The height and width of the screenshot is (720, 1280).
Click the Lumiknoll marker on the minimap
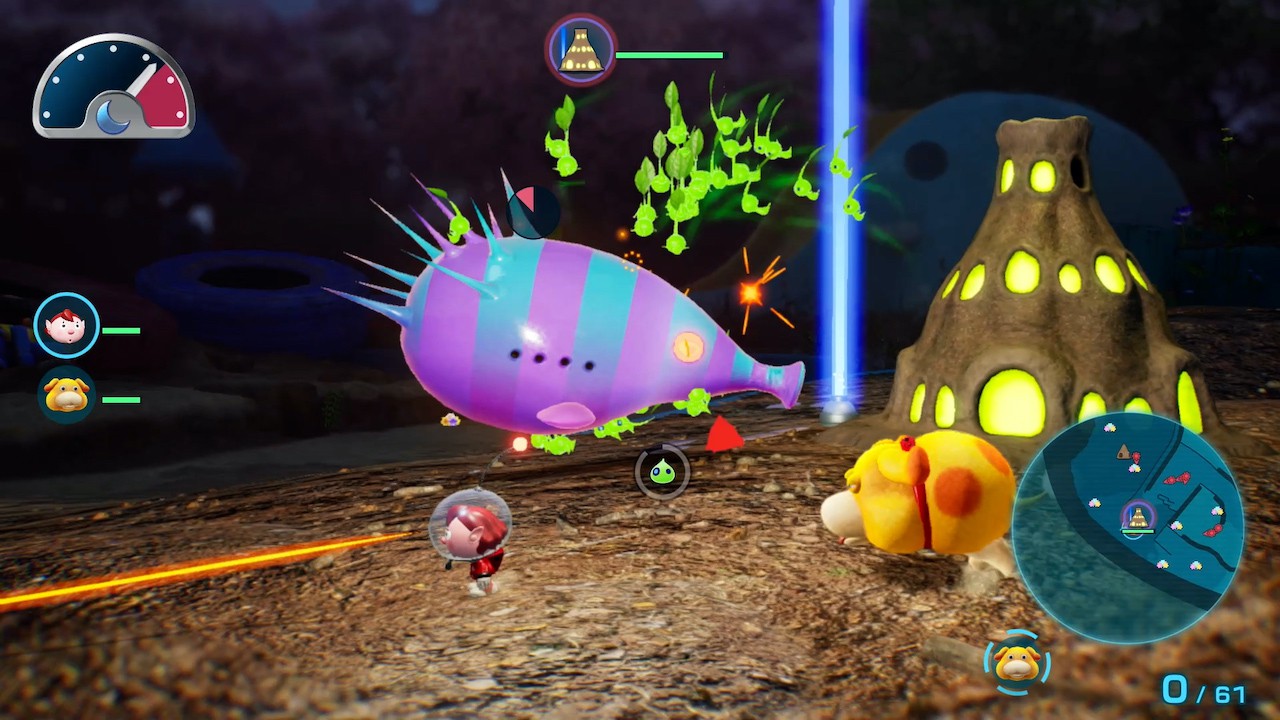tap(1137, 517)
